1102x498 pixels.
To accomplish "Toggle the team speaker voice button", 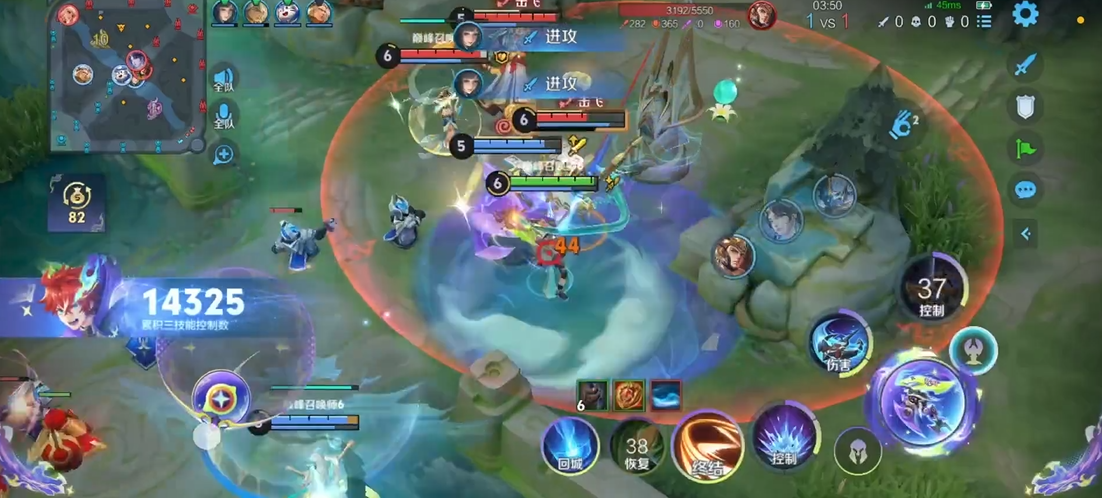I will [x=223, y=79].
